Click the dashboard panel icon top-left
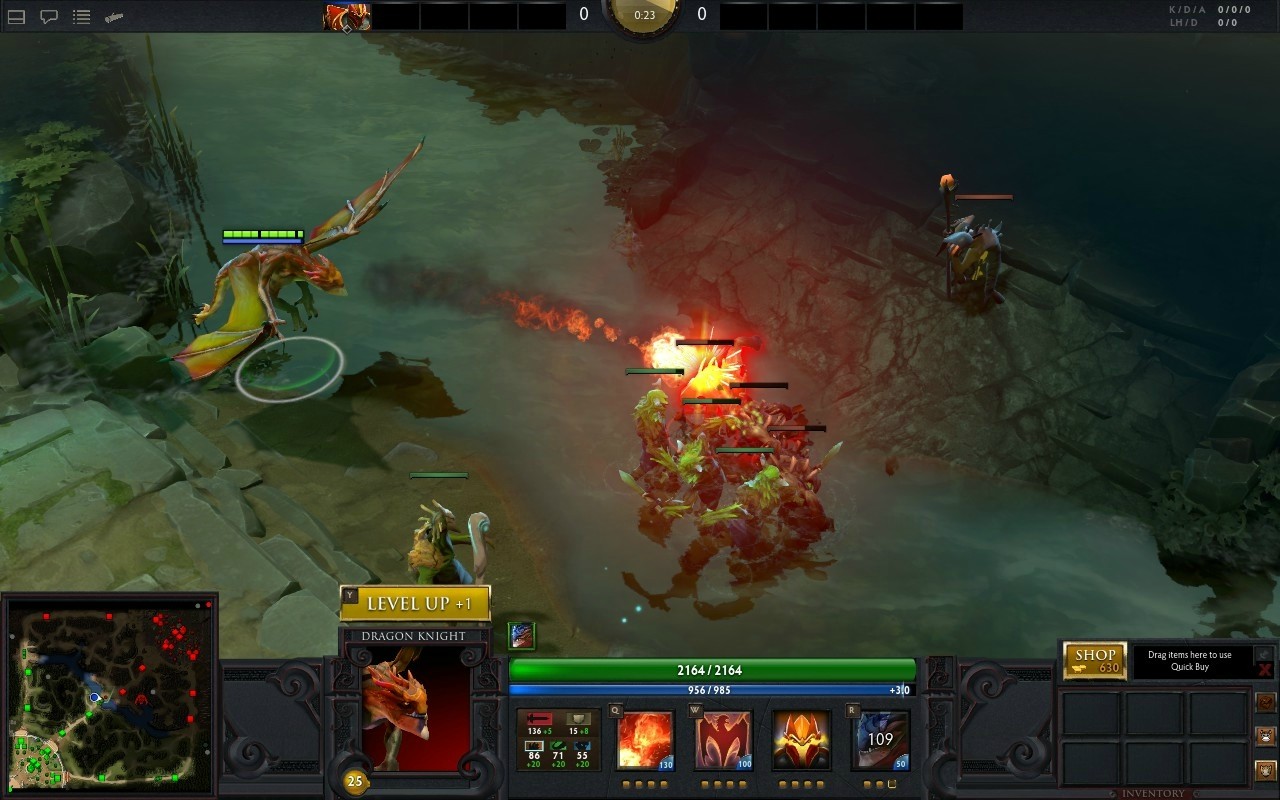Screen dimensions: 1280x800 [16, 17]
